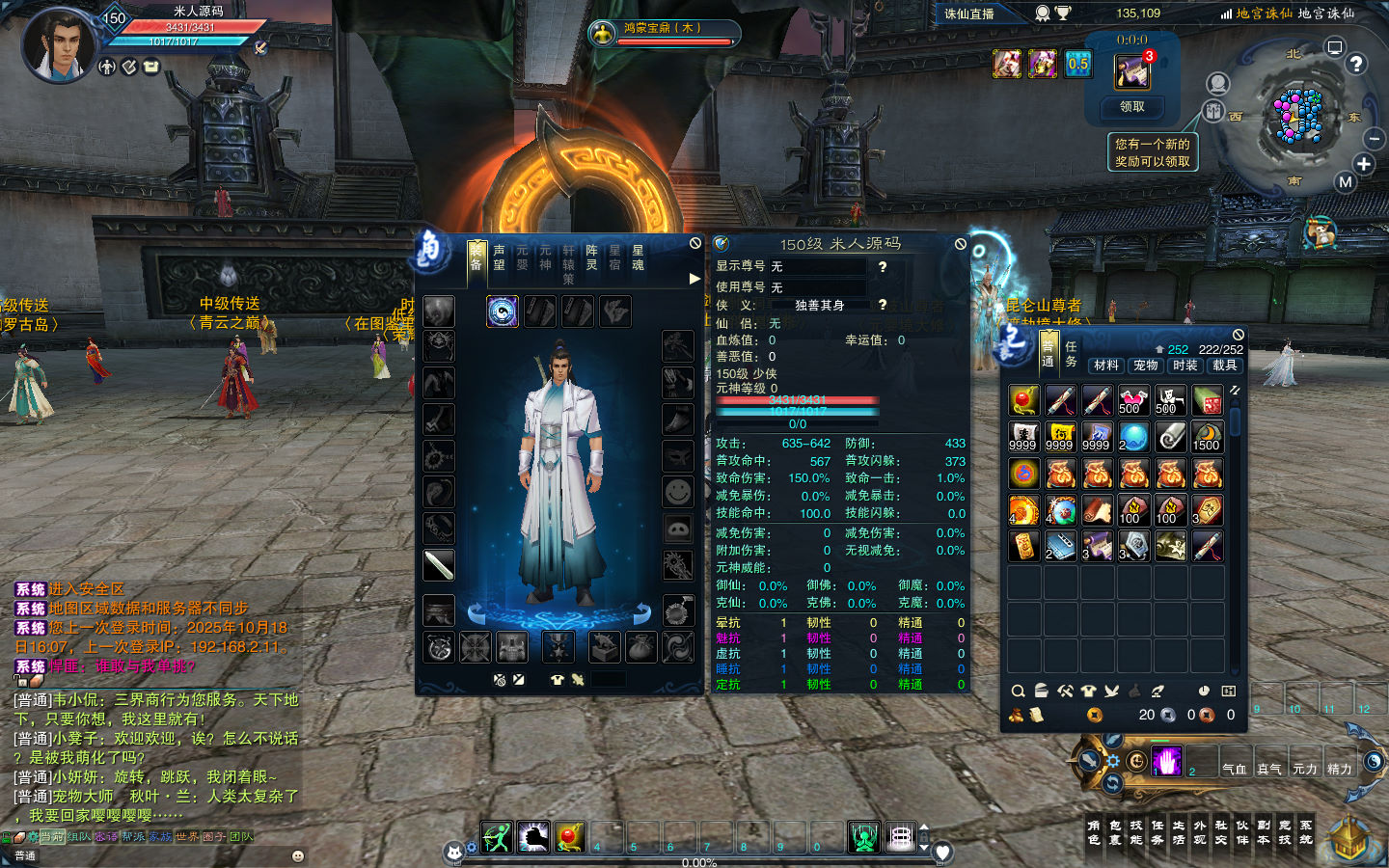Open the 诛仙直播 live stream tab
The height and width of the screenshot is (868, 1389).
969,14
